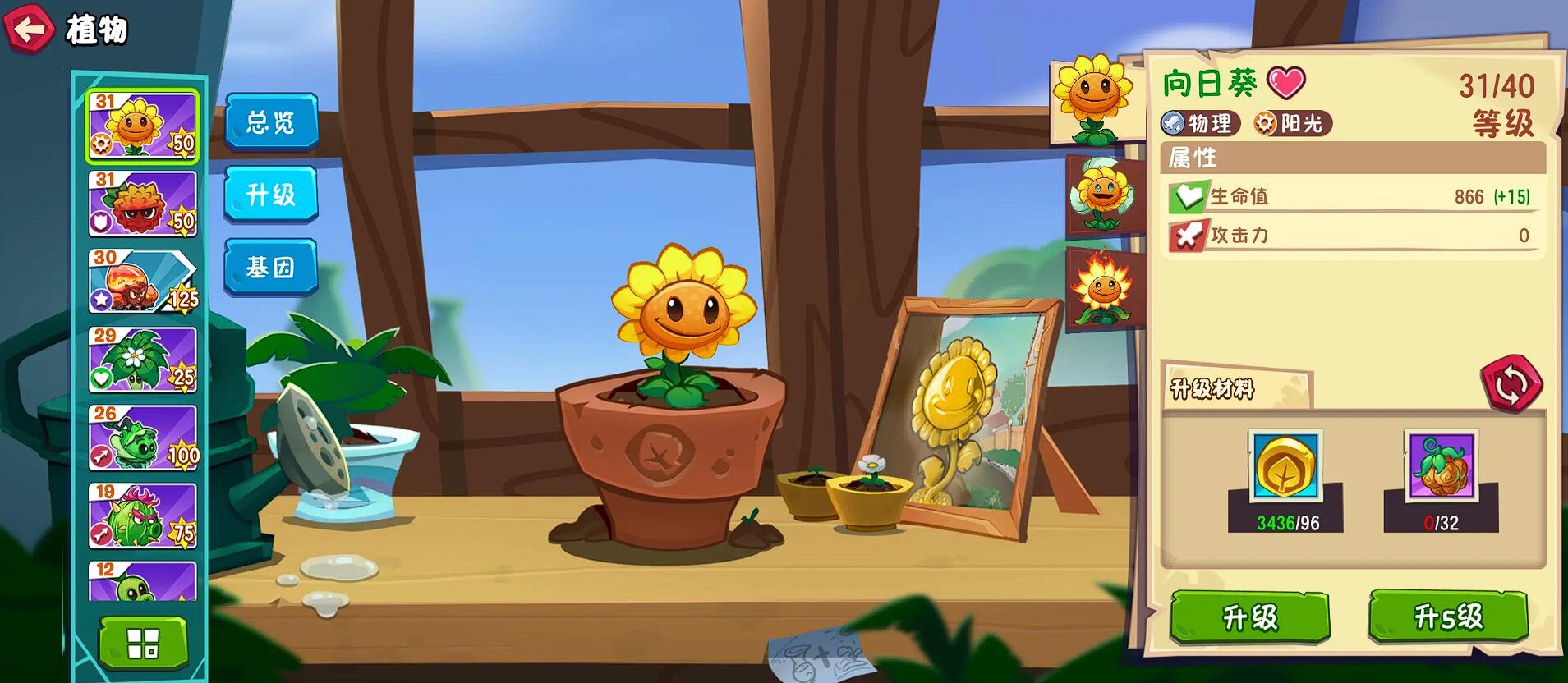This screenshot has height=683, width=1568.
Task: Go back using the red arrow button
Action: pyautogui.click(x=30, y=30)
